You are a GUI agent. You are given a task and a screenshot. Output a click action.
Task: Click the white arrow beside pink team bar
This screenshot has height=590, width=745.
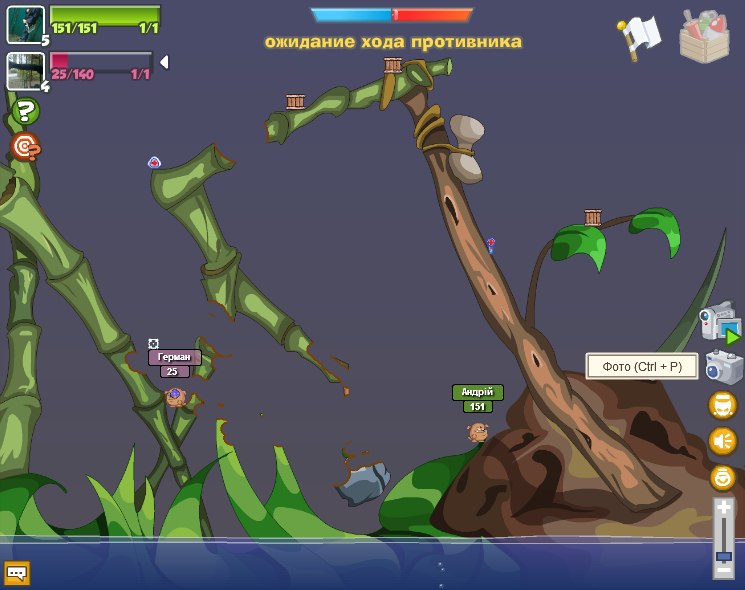tap(164, 62)
